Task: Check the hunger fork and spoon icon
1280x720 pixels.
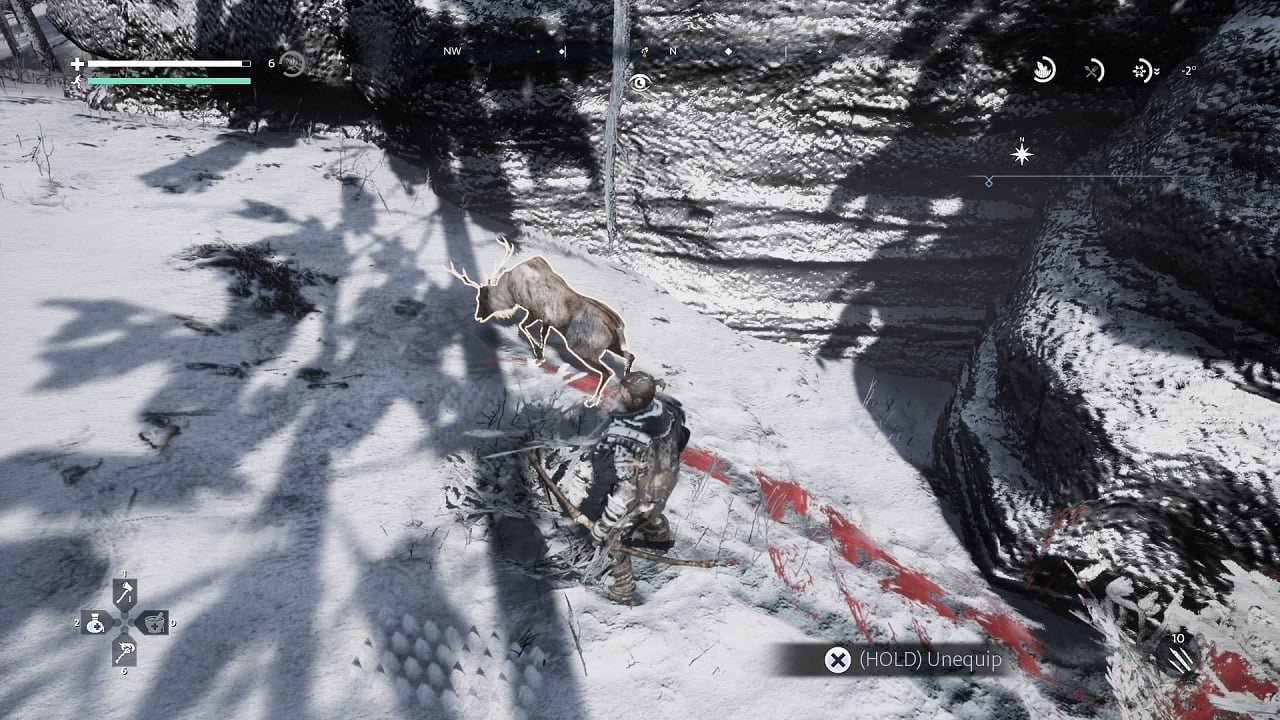Action: click(x=1094, y=70)
